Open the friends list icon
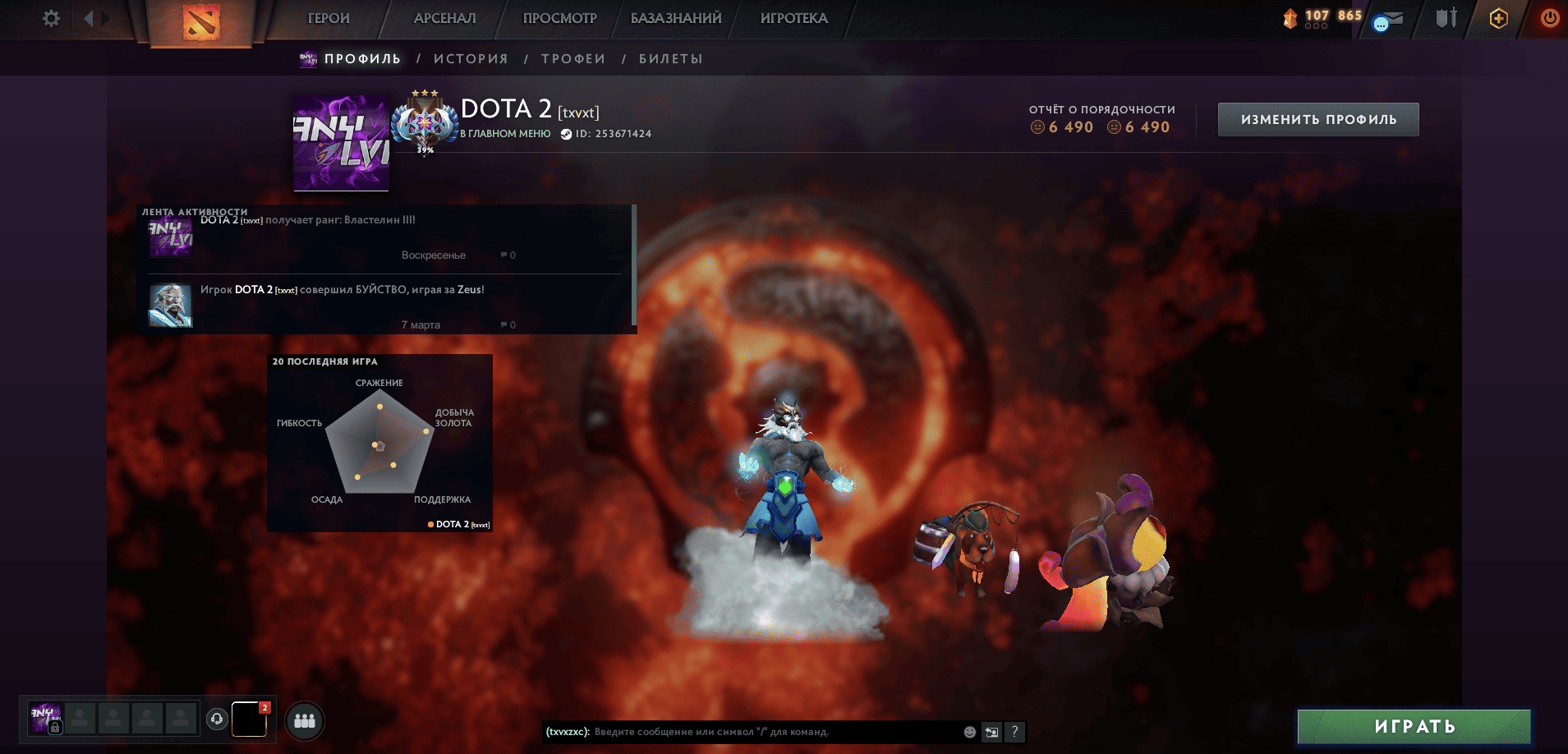The width and height of the screenshot is (1568, 754). point(304,720)
